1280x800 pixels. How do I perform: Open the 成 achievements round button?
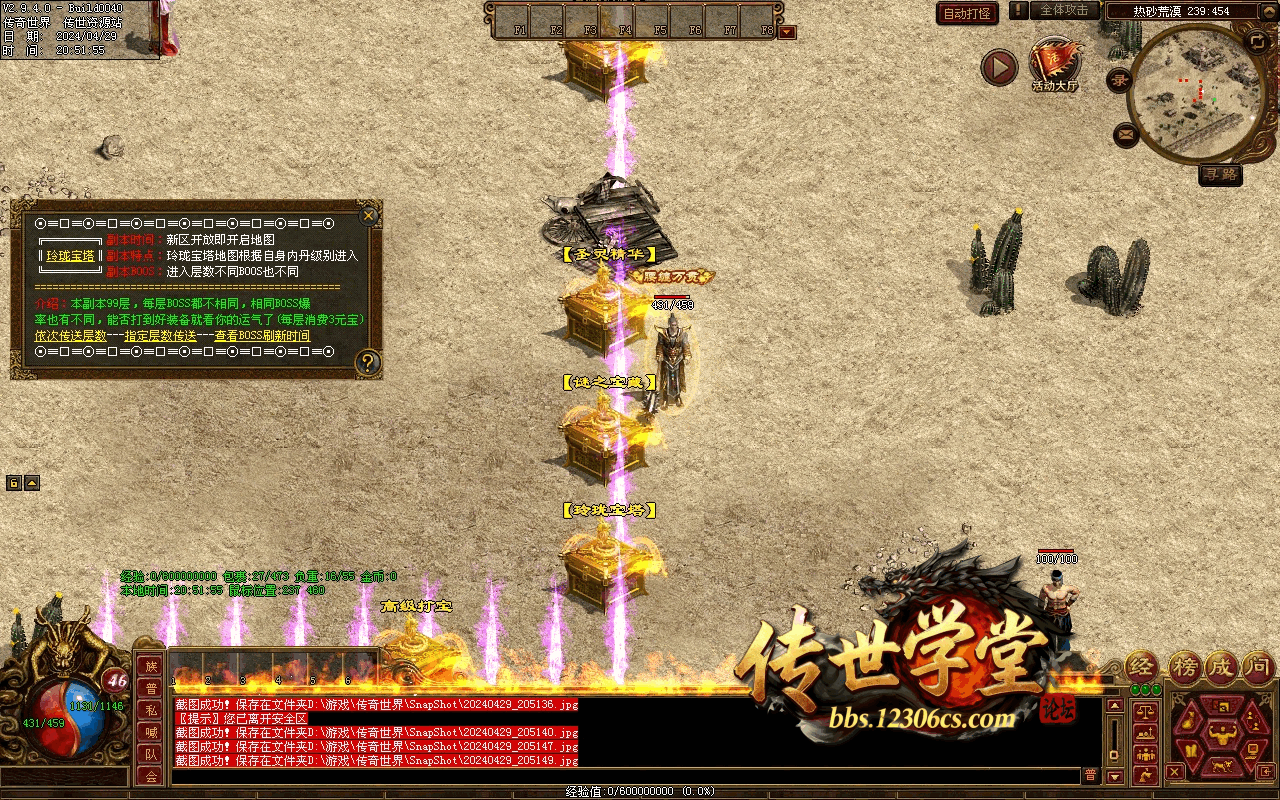pyautogui.click(x=1221, y=667)
